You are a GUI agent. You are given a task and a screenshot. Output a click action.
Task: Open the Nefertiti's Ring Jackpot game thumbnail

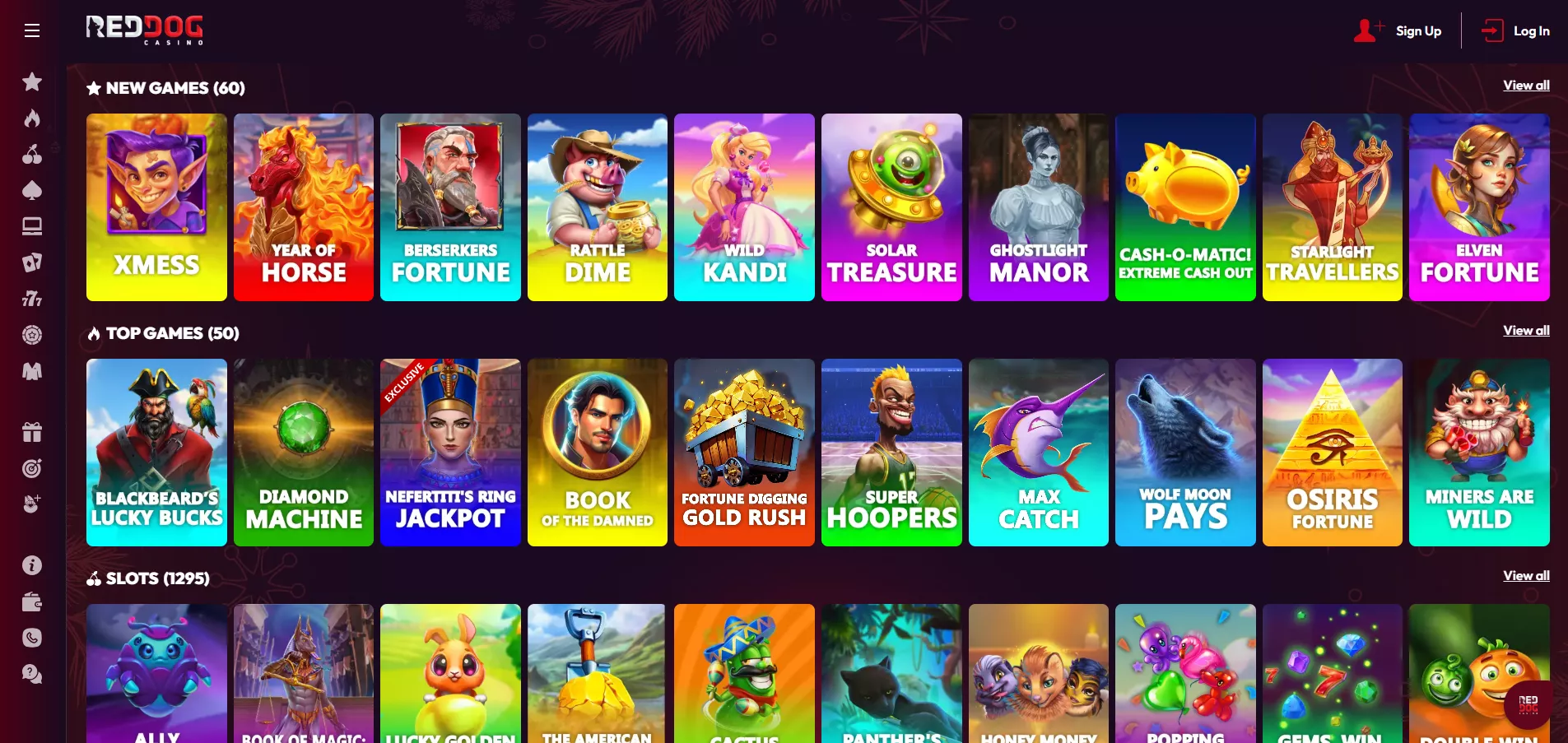[x=450, y=453]
